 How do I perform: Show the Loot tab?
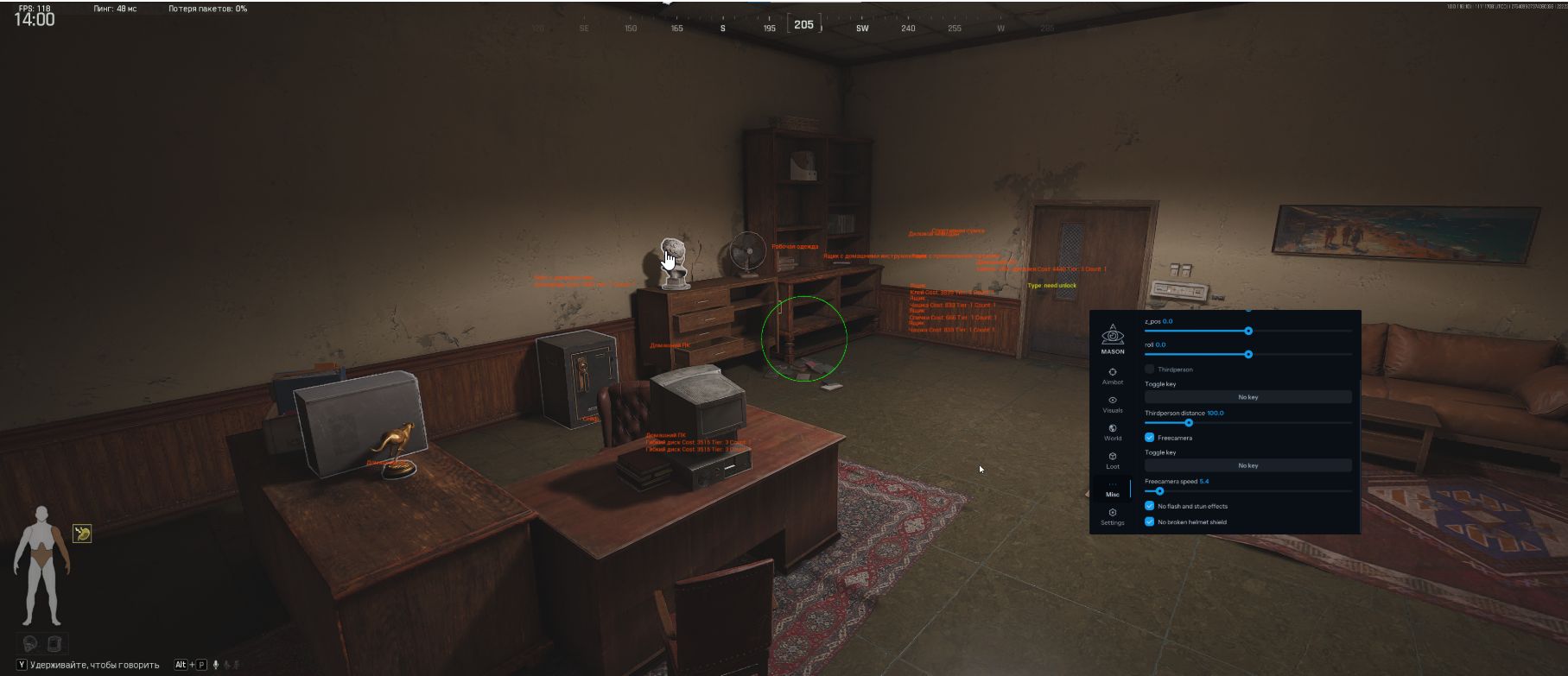pos(1113,460)
